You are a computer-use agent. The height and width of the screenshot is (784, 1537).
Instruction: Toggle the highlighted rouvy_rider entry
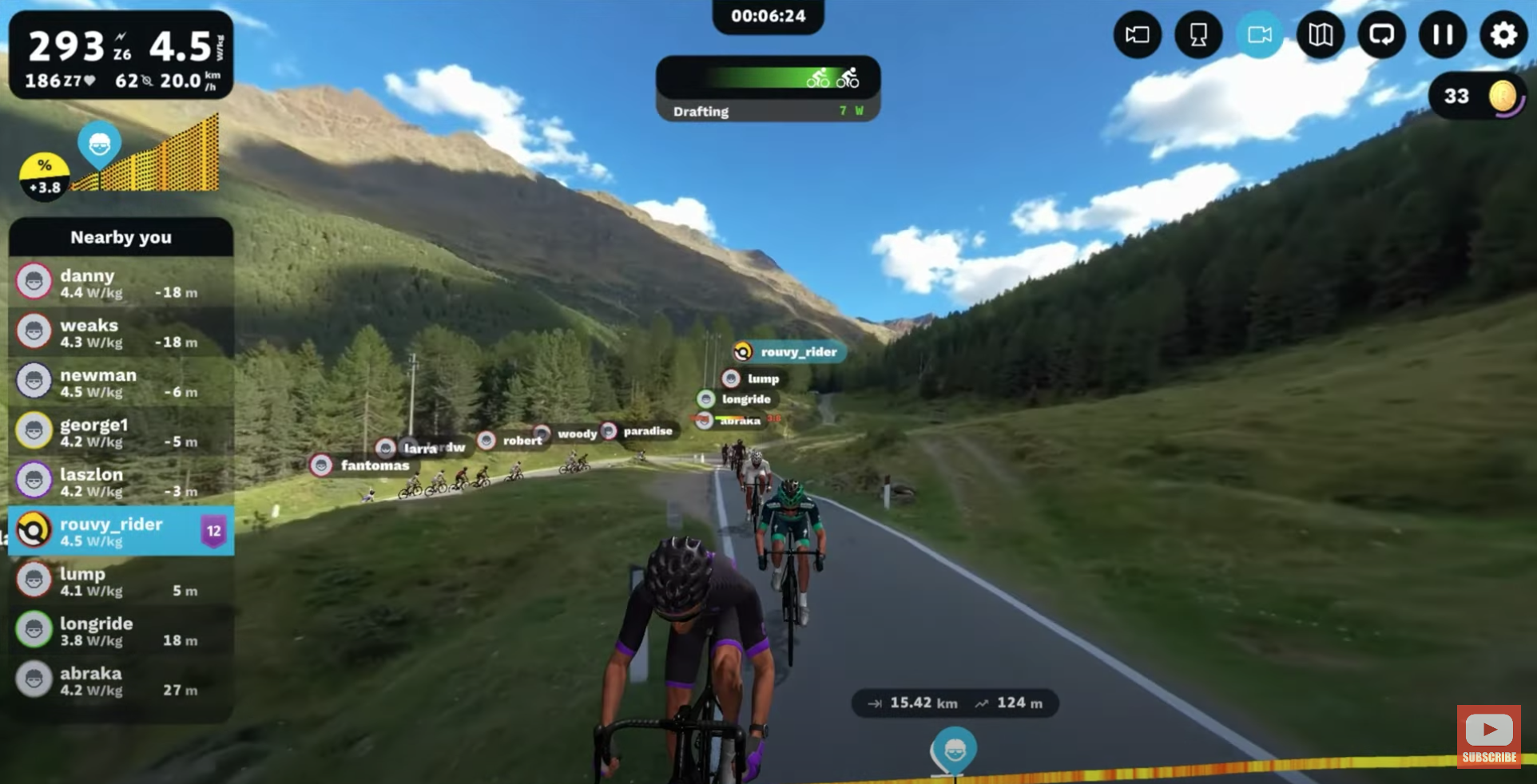point(120,531)
